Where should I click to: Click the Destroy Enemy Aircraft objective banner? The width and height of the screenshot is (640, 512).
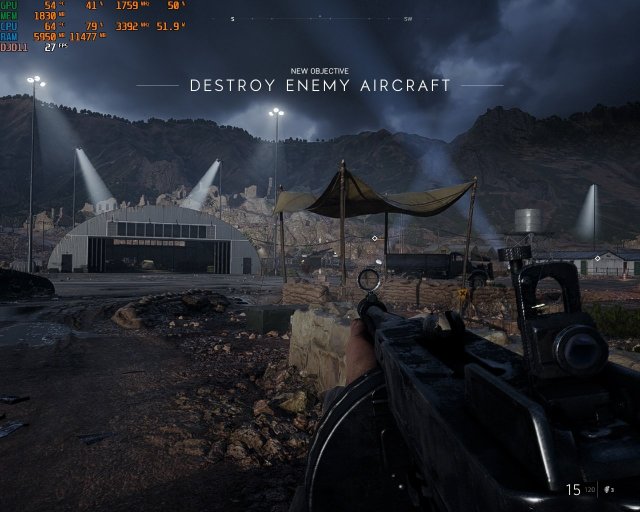click(x=320, y=85)
